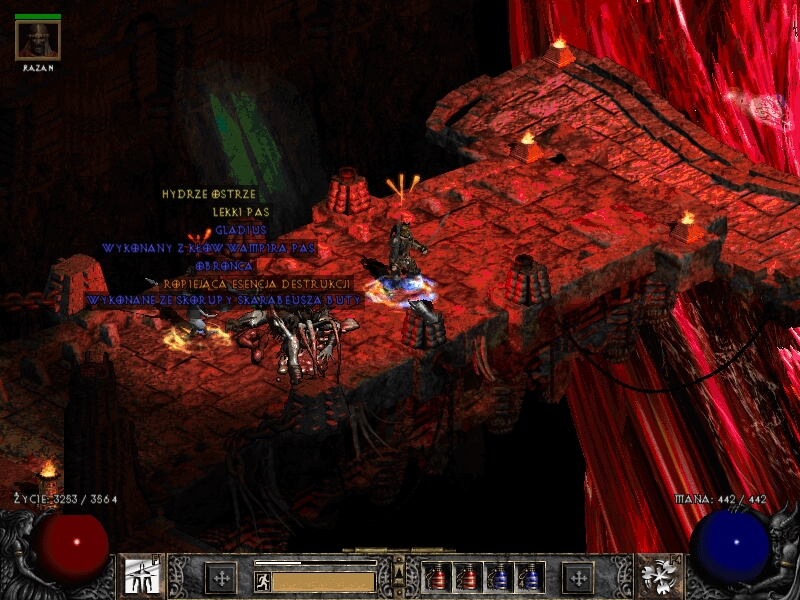800x600 pixels.
Task: Pick up the Hydrze Ostrze item label
Action: pos(209,194)
